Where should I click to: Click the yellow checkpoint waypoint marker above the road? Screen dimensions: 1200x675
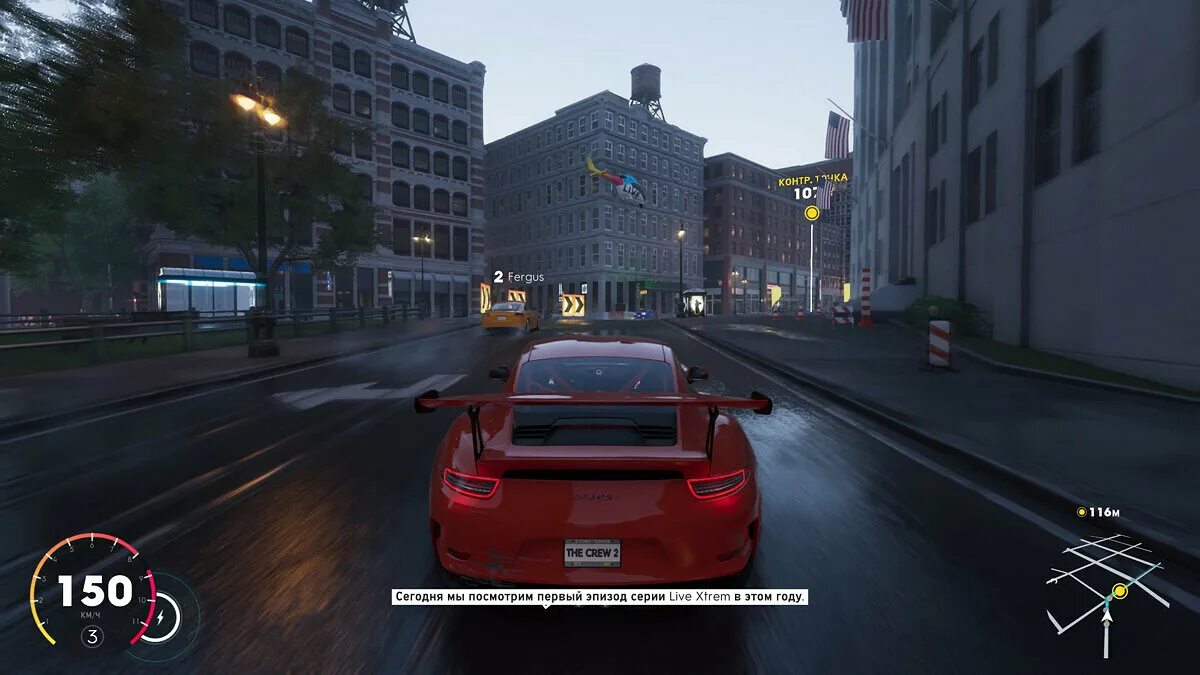click(812, 213)
